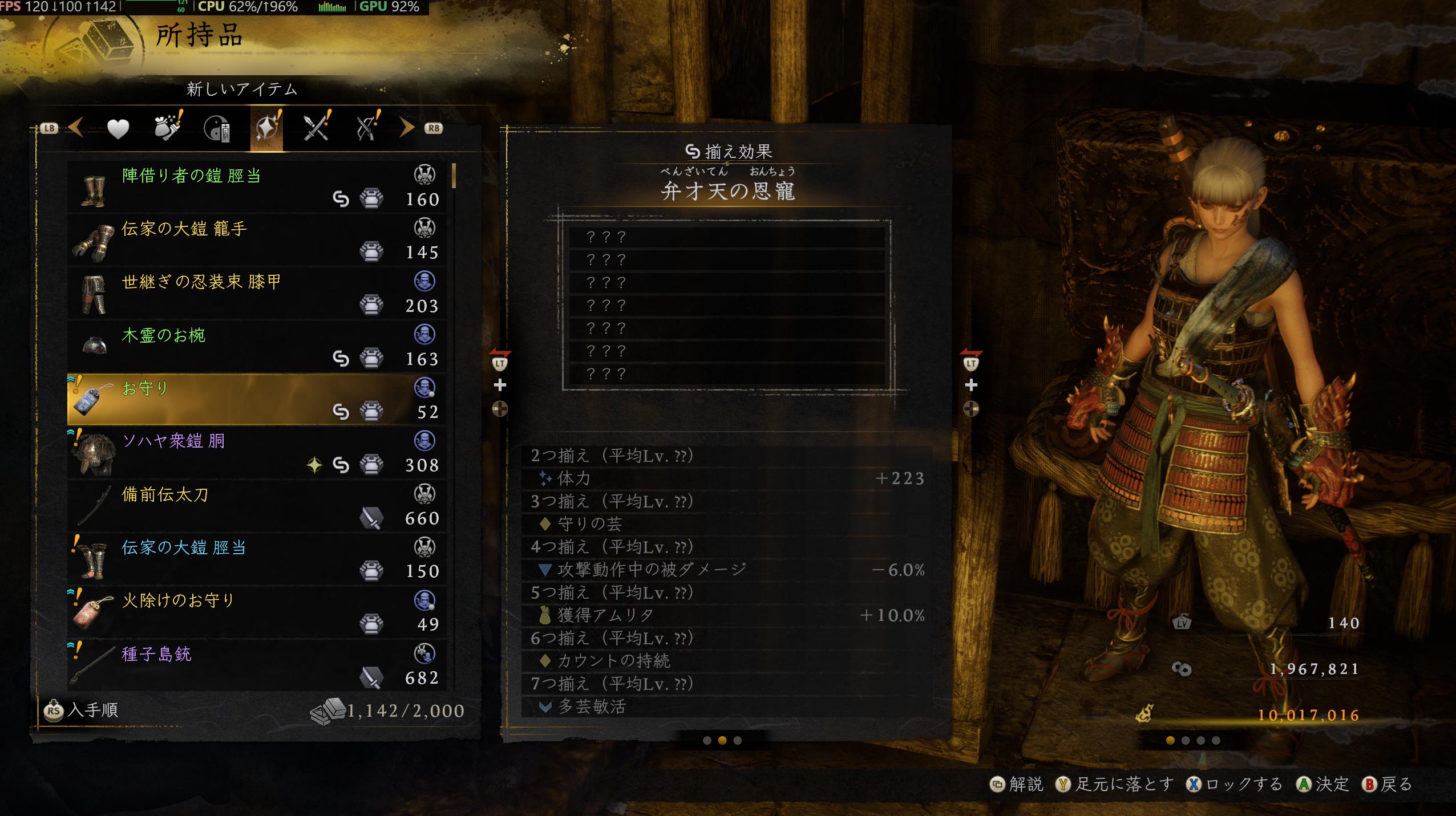
Task: Choose the 世継ぎの忍装束 膝甲 row
Action: tap(257, 293)
